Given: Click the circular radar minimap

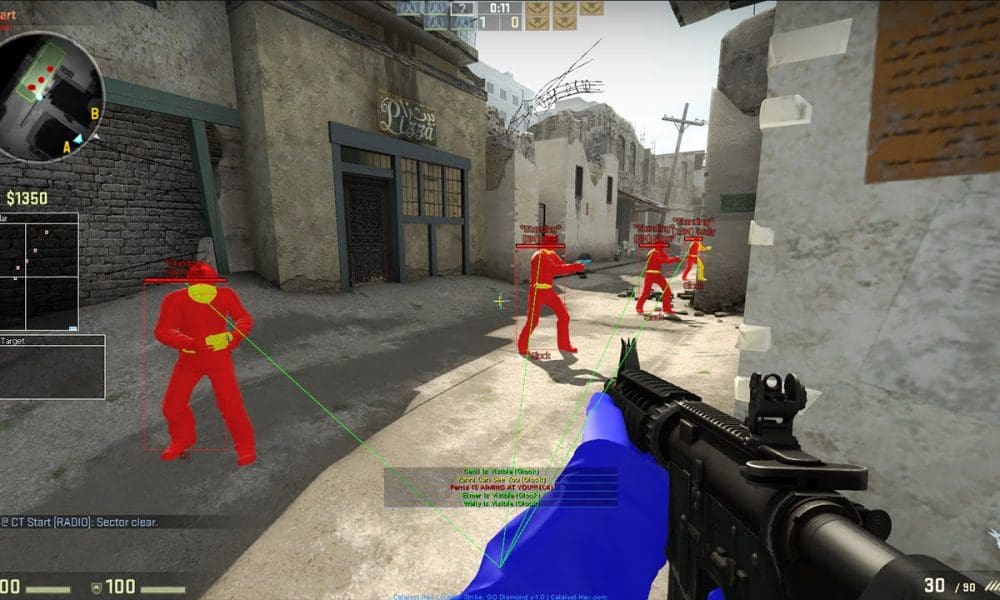Looking at the screenshot, I should [x=50, y=96].
